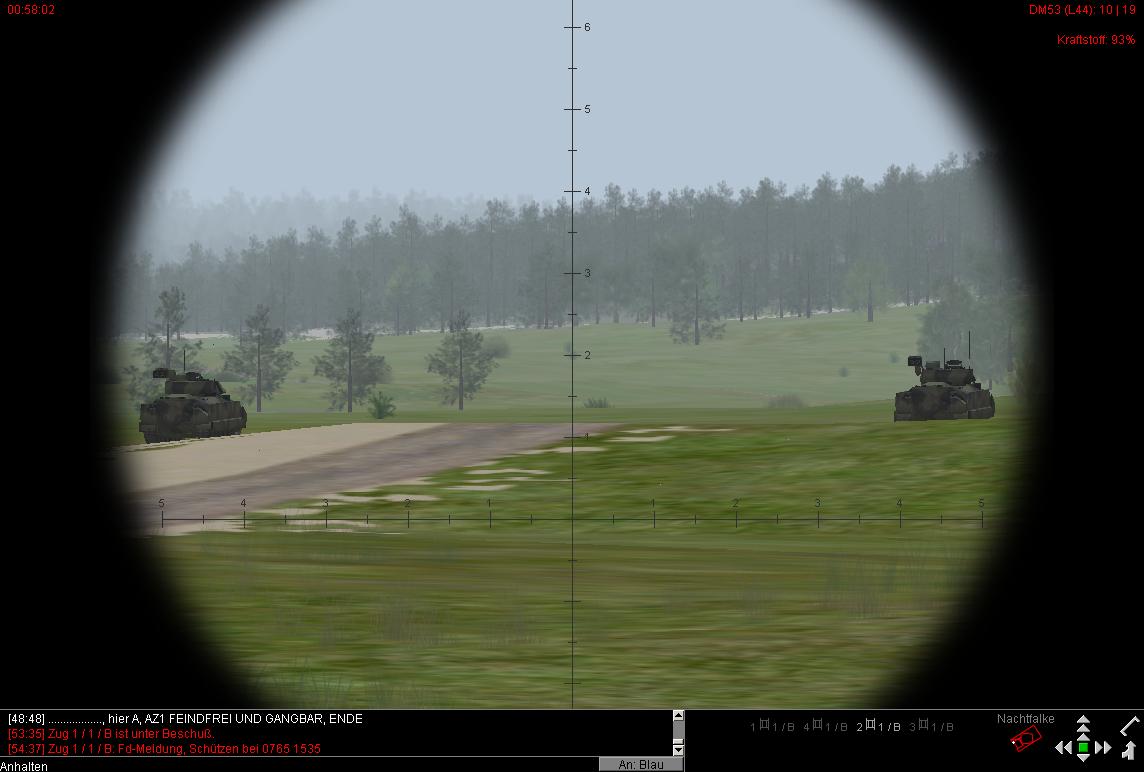
Task: Click the 'An: Blau' recipient button
Action: [641, 764]
